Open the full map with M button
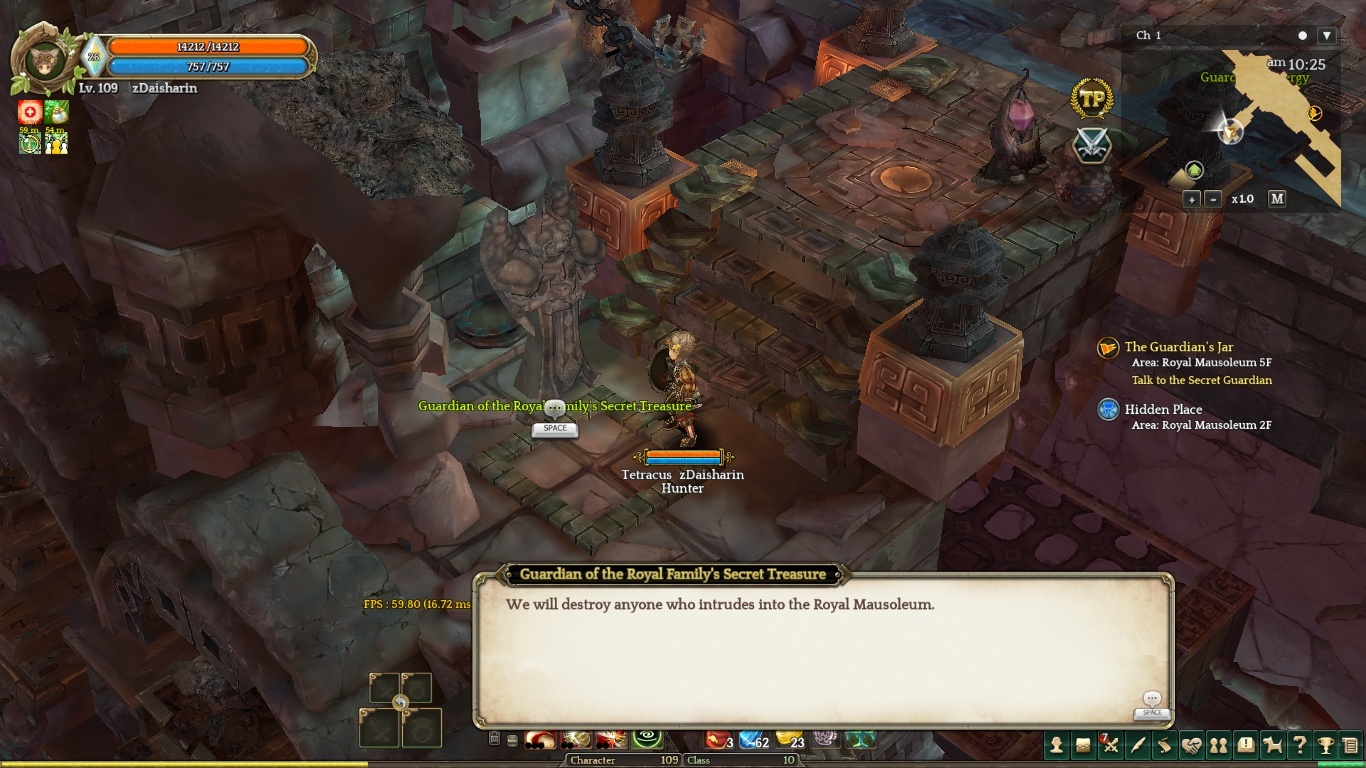Viewport: 1366px width, 768px height. [x=1277, y=199]
